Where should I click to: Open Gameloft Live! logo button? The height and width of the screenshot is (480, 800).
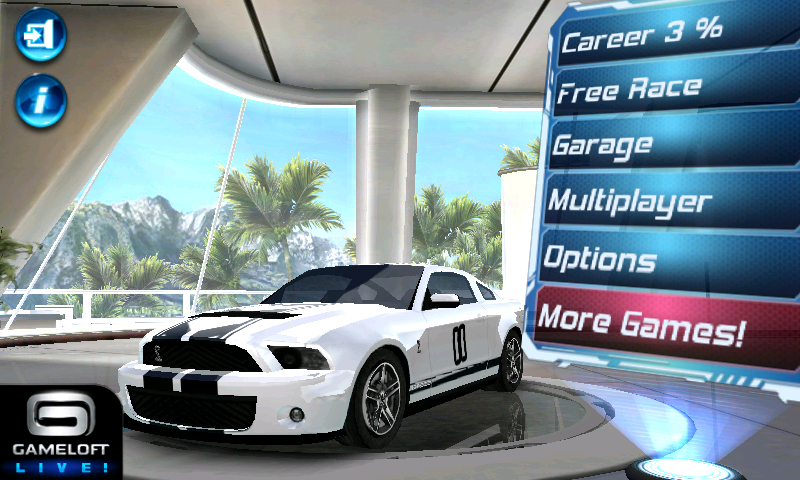coord(60,432)
